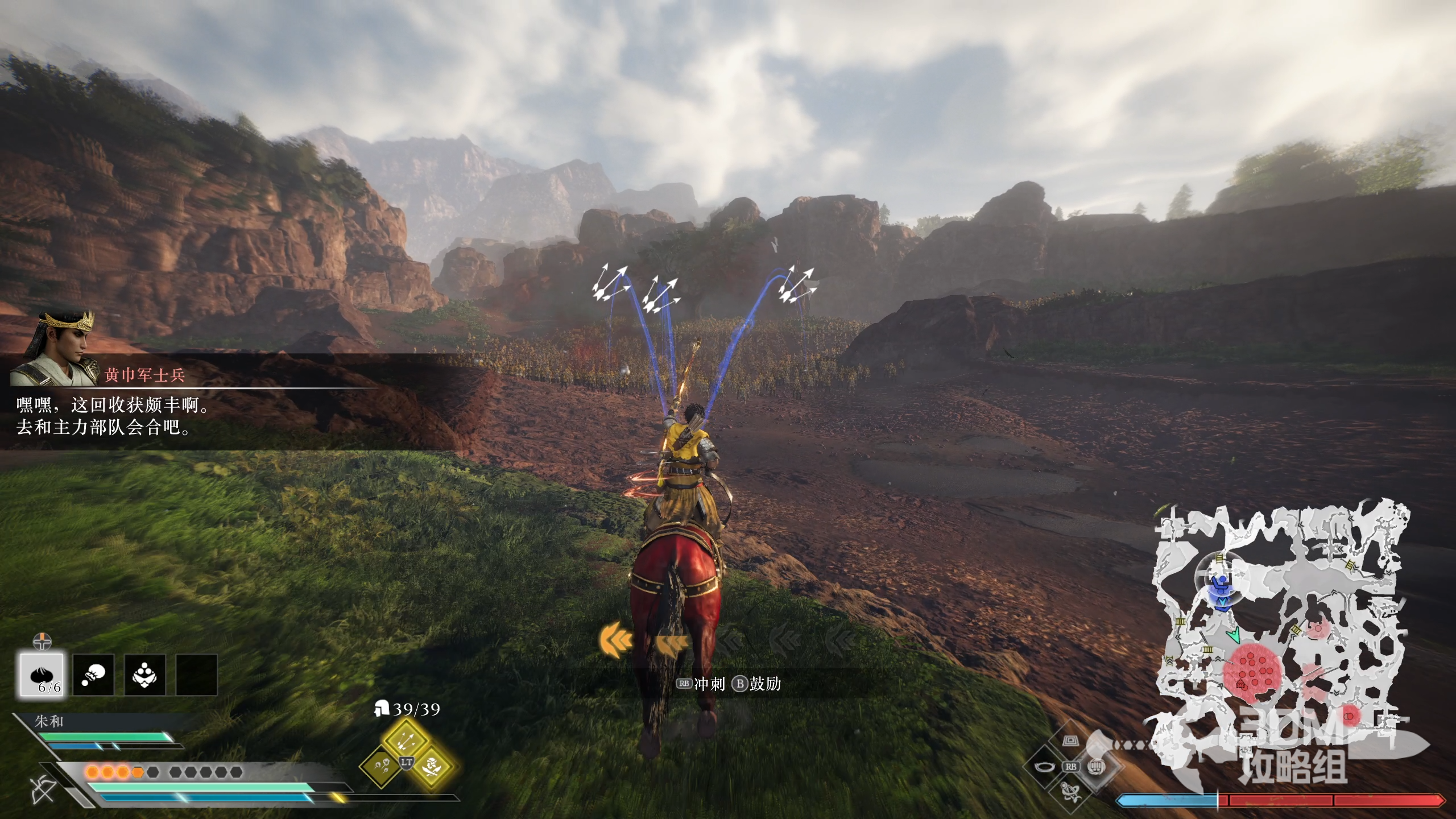This screenshot has height=819, width=1456.
Task: Select the meat bun item slot
Action: 42,674
